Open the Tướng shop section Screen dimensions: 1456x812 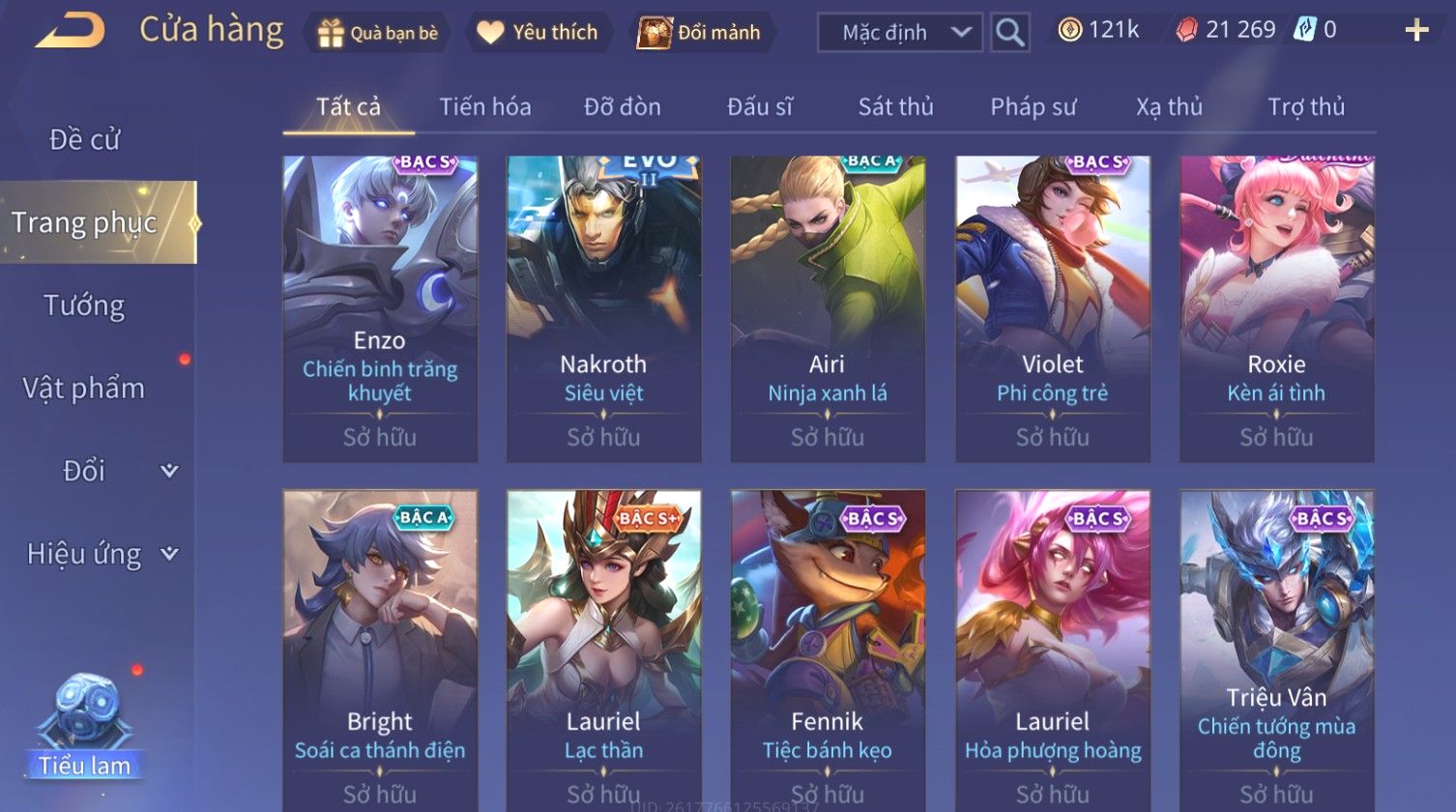[85, 305]
